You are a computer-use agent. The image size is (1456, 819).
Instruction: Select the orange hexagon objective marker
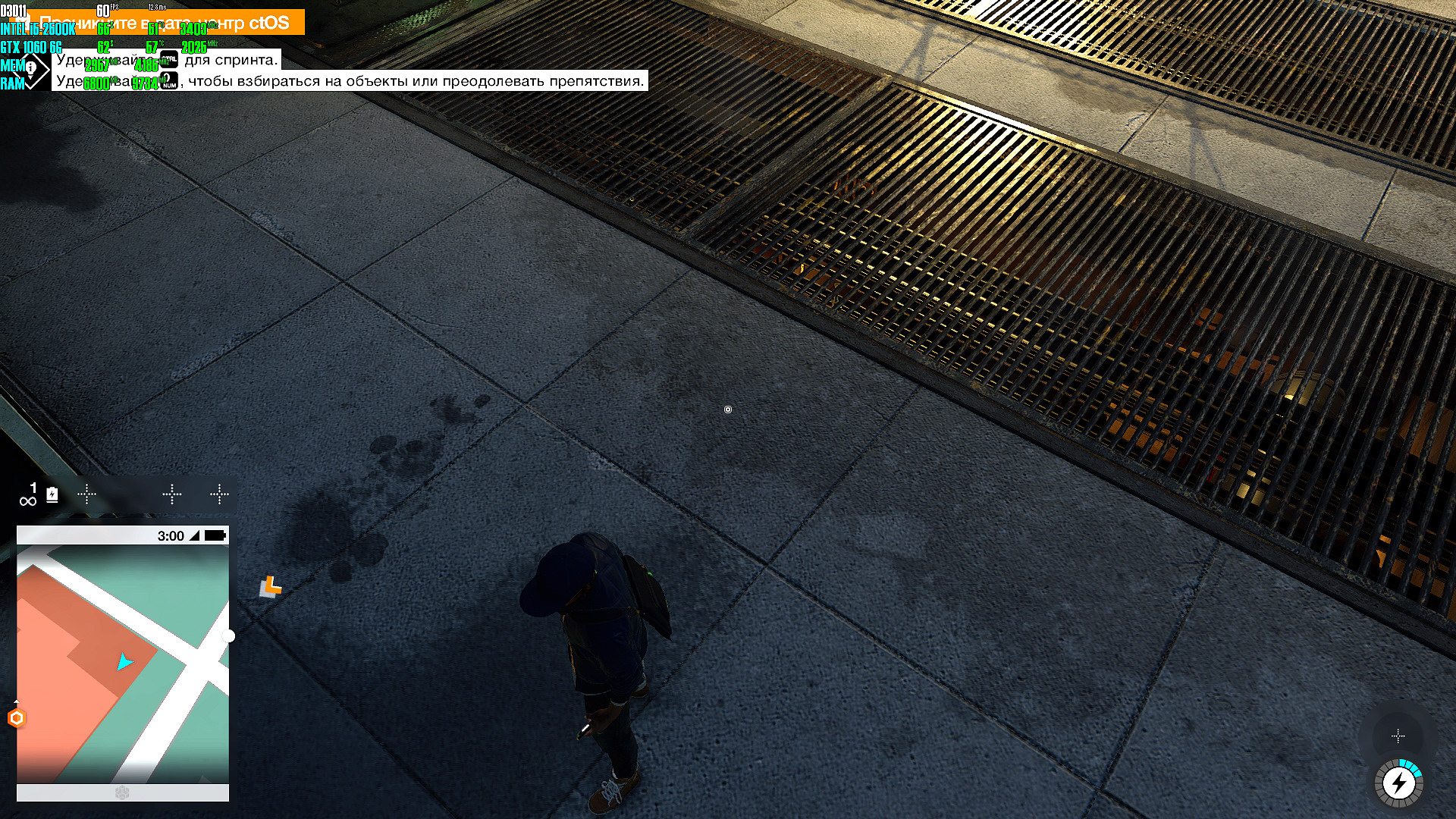point(17,718)
